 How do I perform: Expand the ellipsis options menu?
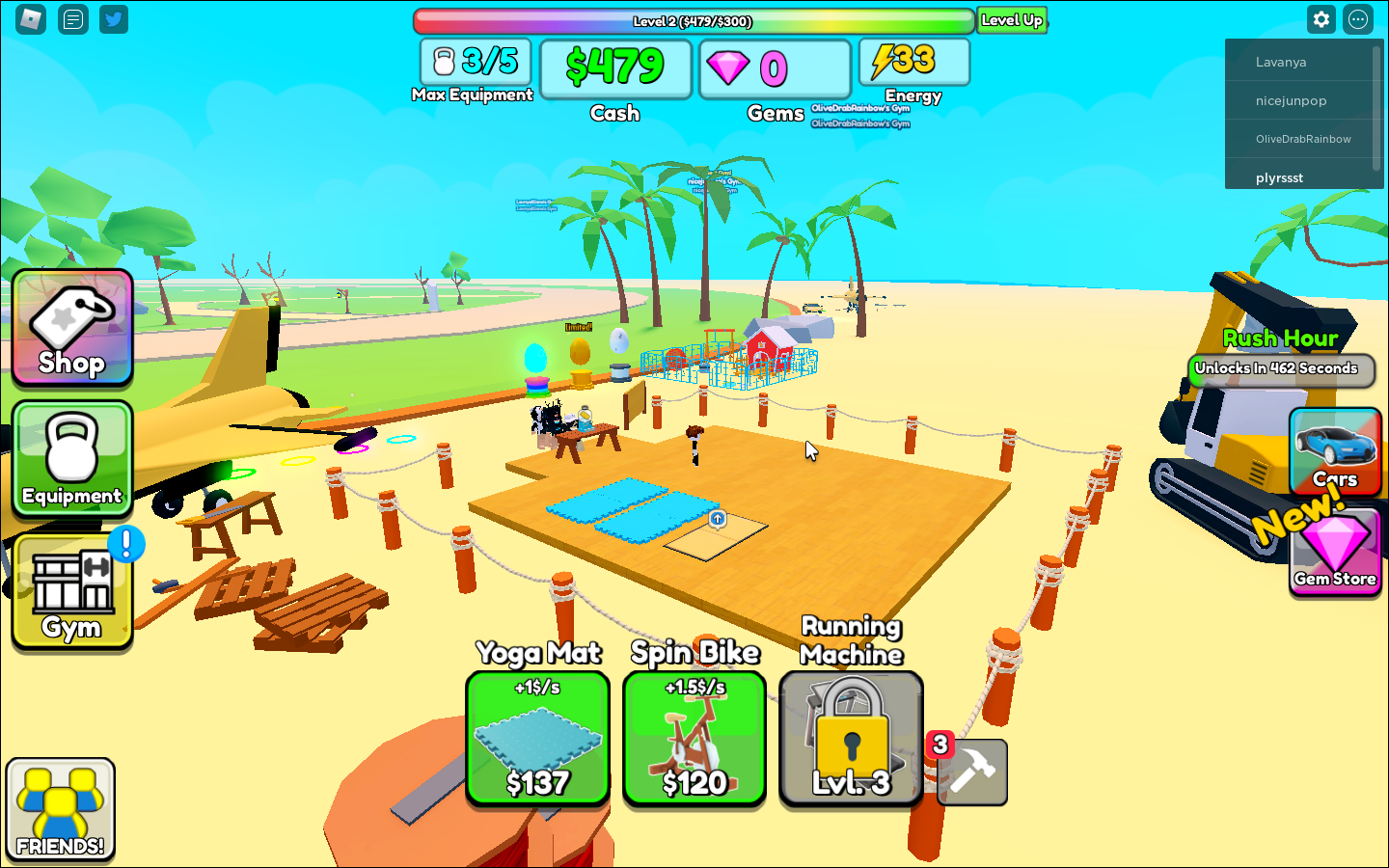click(x=1357, y=19)
